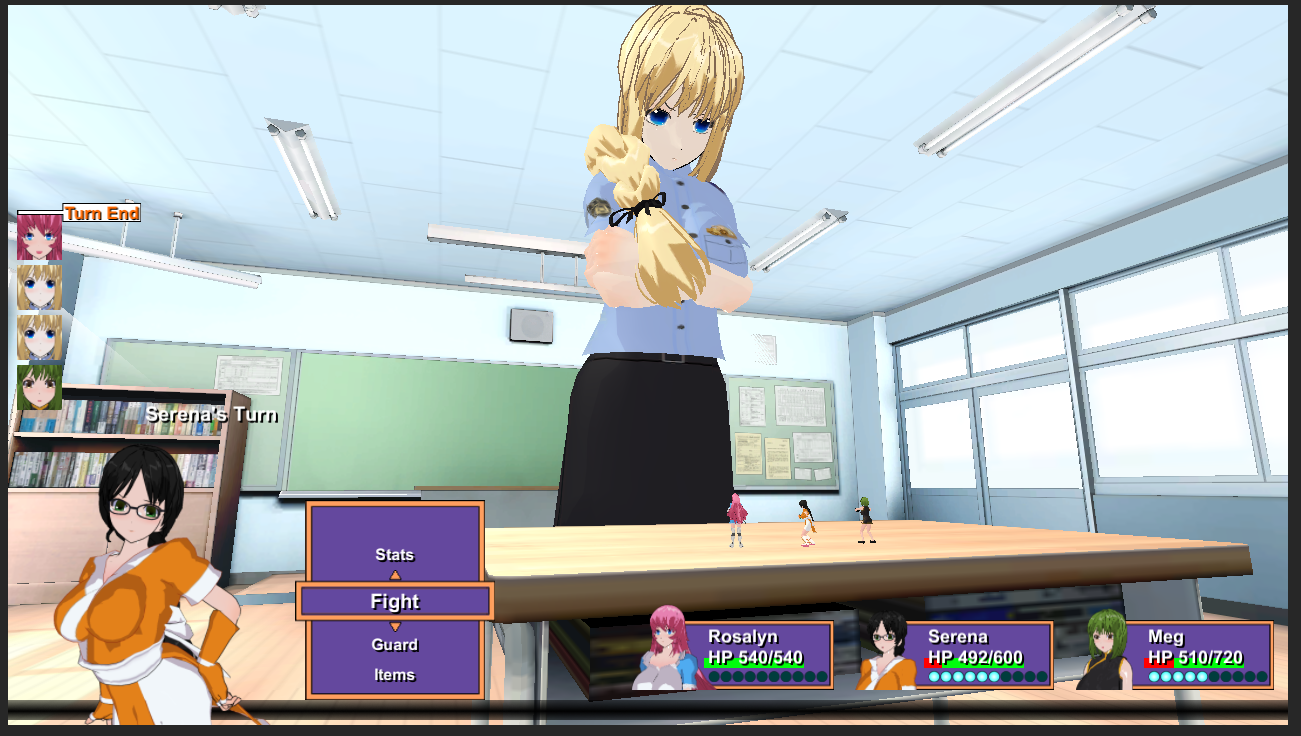Select the third blonde portrait in turn queue
Viewport: 1301px width, 736px height.
(38, 337)
